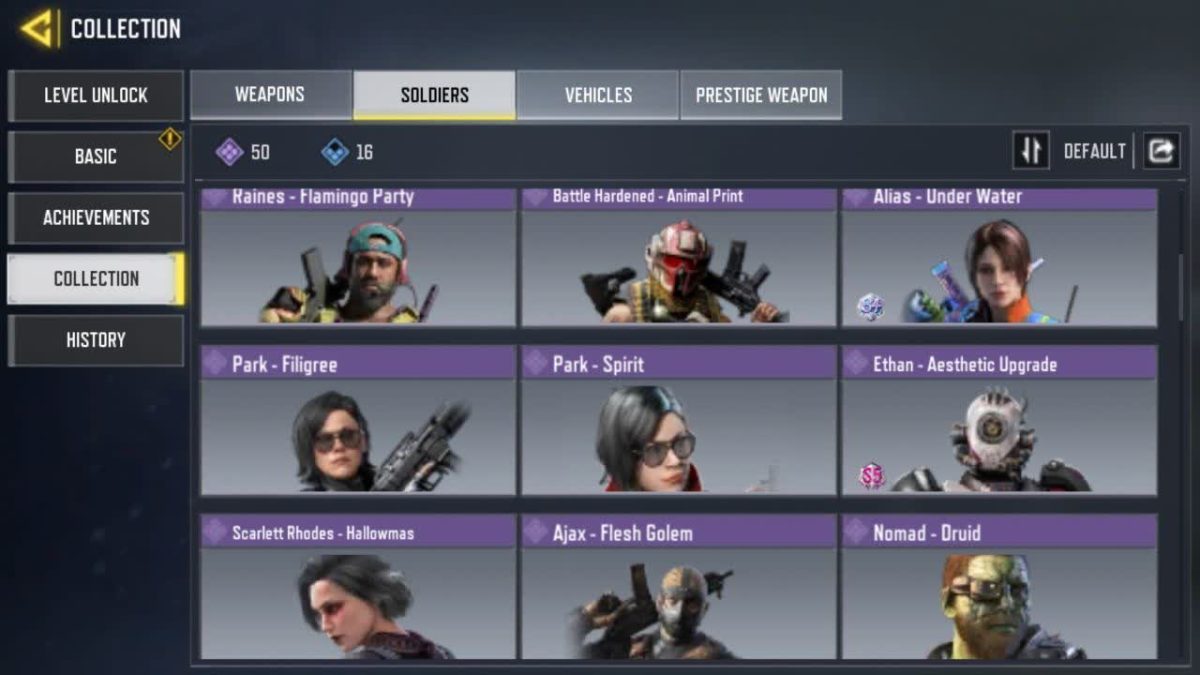Show the Prestige Weapon tab
The height and width of the screenshot is (675, 1200).
pos(761,95)
